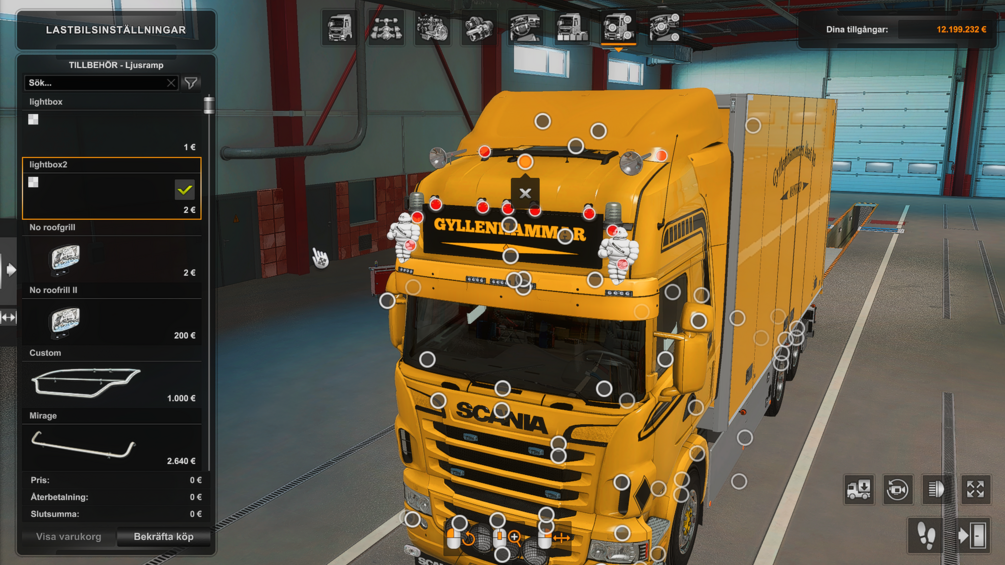The width and height of the screenshot is (1005, 565).
Task: Pick the Custom light bar for 1.000 €
Action: pos(111,383)
